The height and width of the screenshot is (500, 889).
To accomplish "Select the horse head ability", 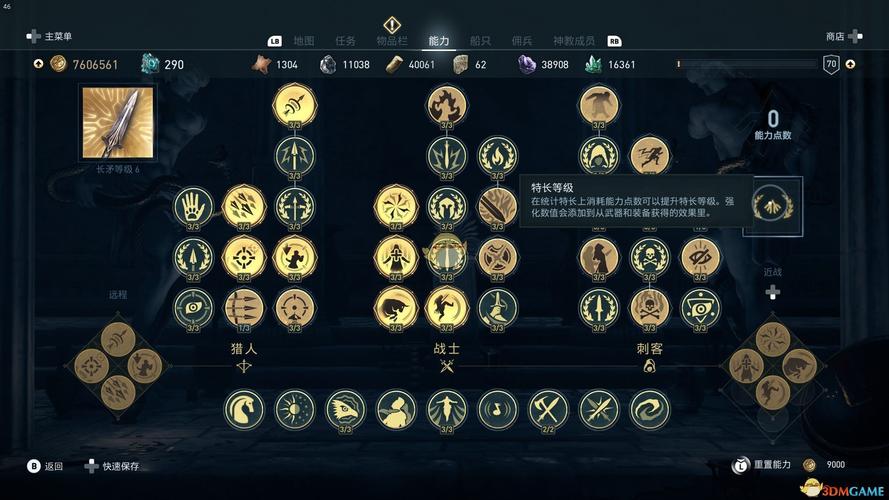I will point(244,409).
